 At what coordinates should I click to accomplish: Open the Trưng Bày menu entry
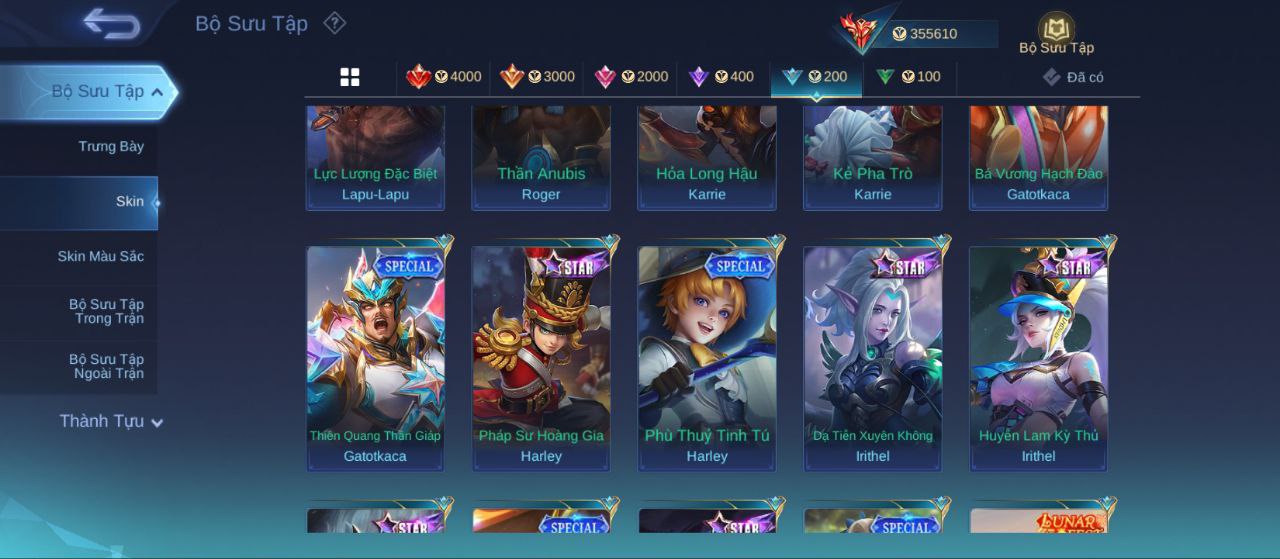(x=111, y=147)
